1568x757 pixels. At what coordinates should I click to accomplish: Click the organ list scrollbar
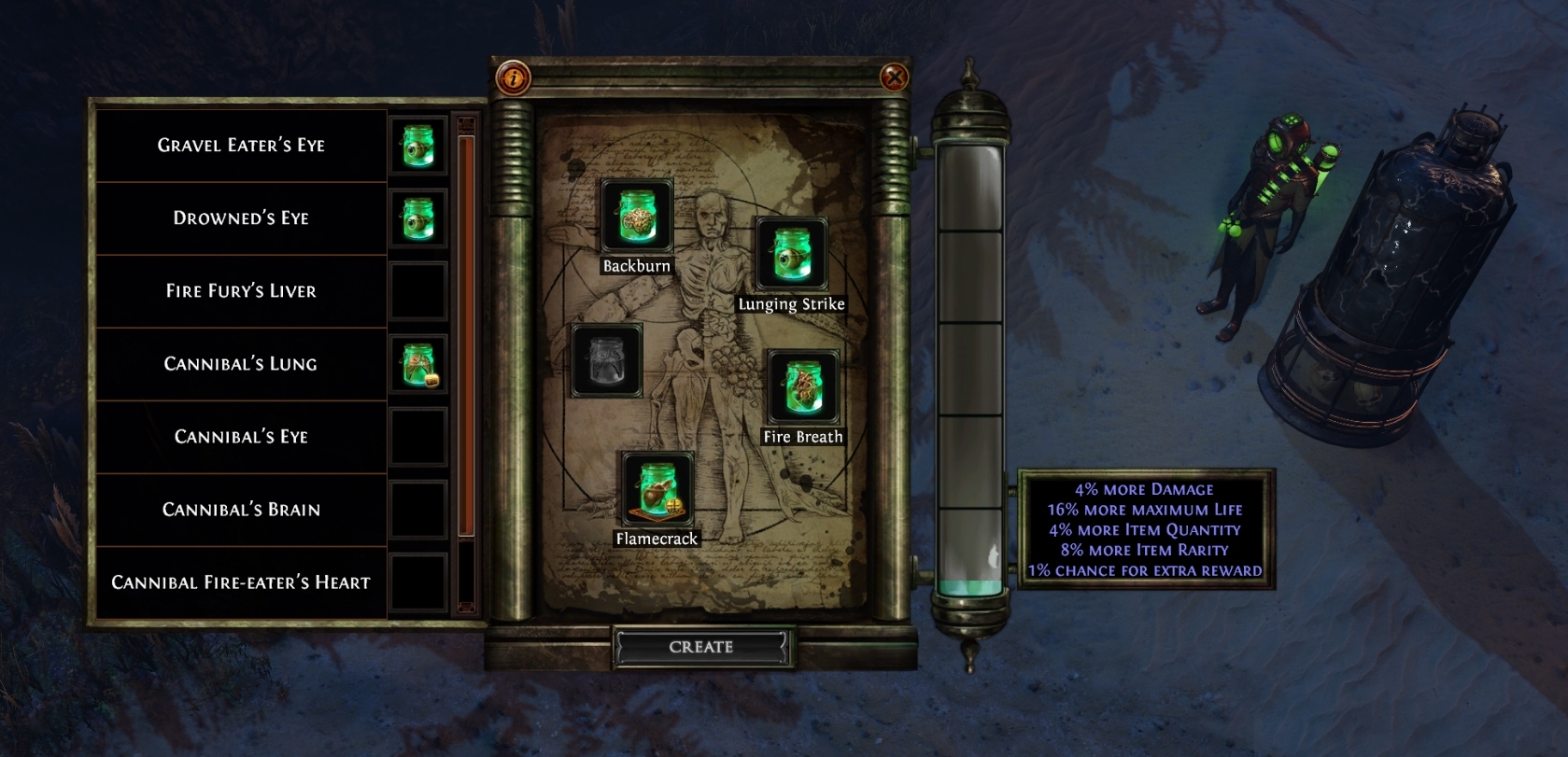click(466, 336)
